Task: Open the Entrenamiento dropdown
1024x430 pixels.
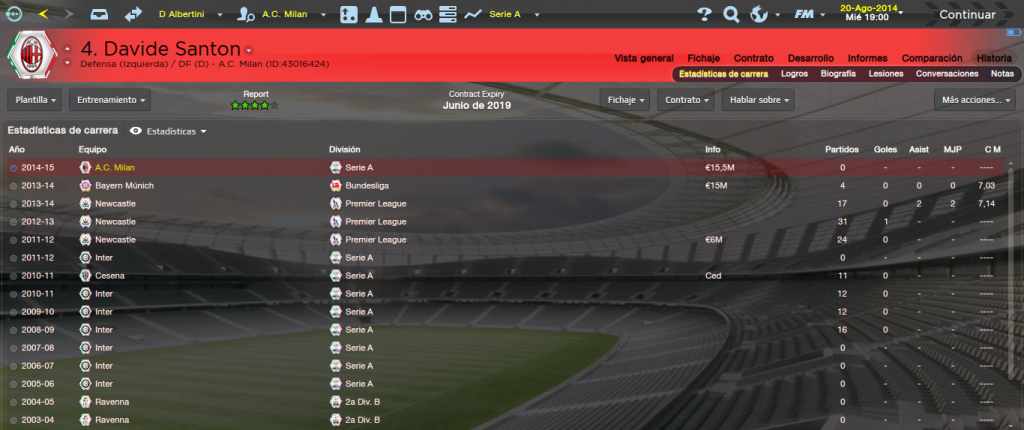Action: [x=110, y=100]
